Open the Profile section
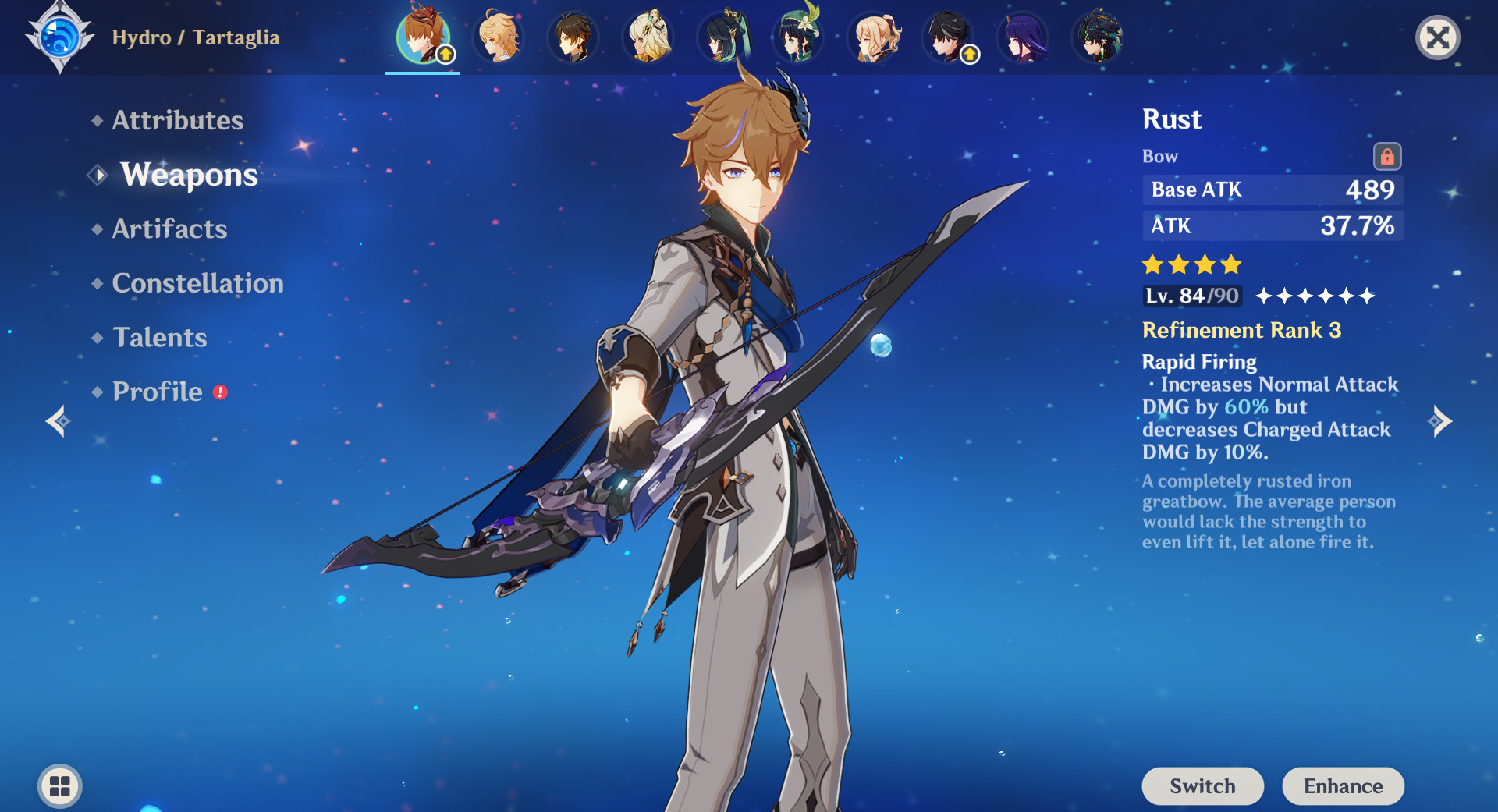 pos(155,391)
